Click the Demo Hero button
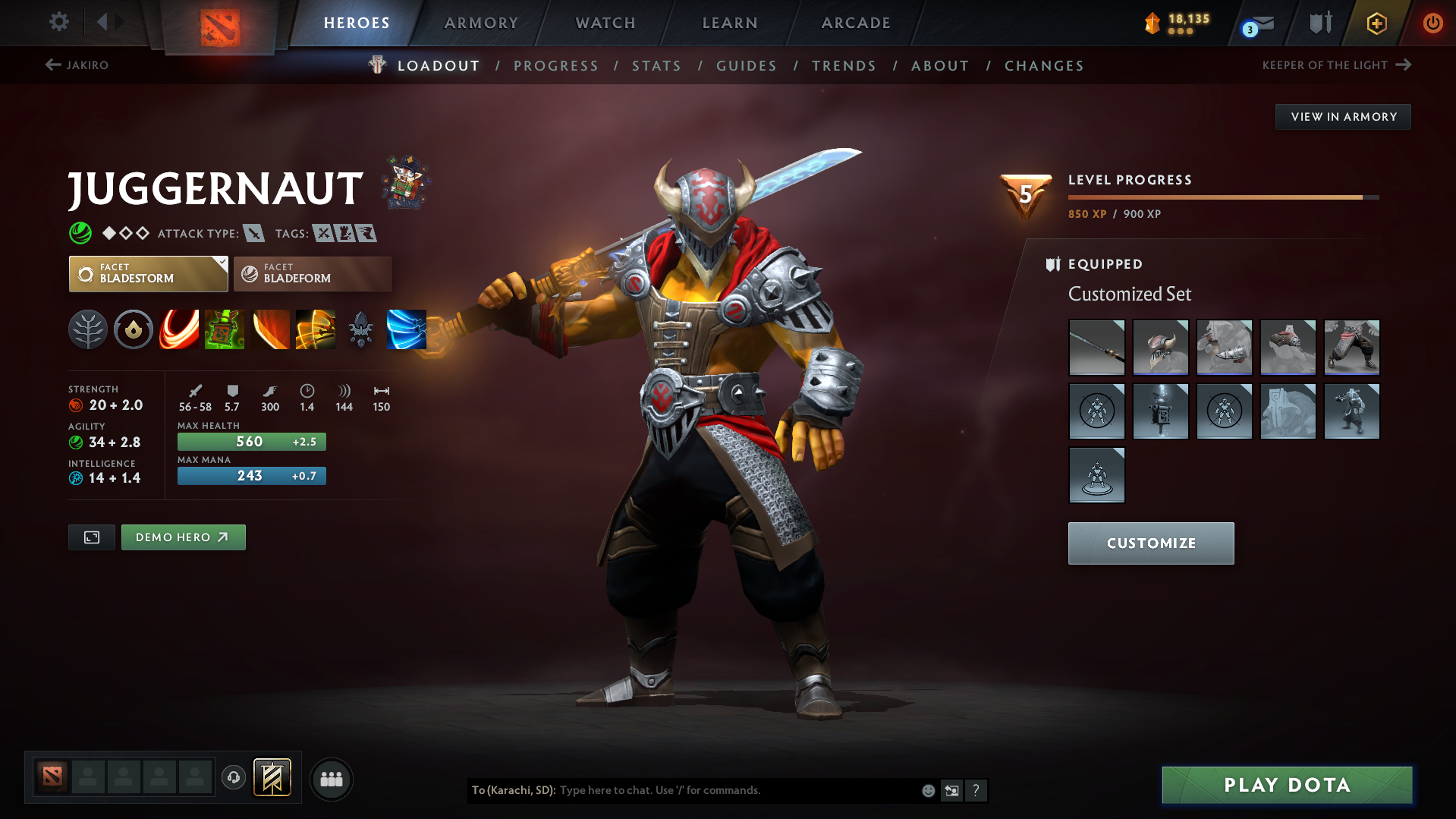The image size is (1456, 819). coord(183,537)
